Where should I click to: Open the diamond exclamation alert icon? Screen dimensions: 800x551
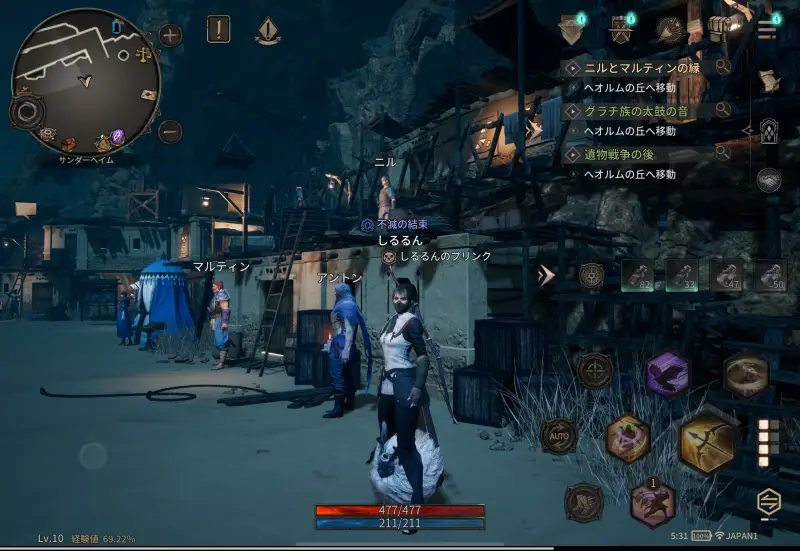[268, 32]
